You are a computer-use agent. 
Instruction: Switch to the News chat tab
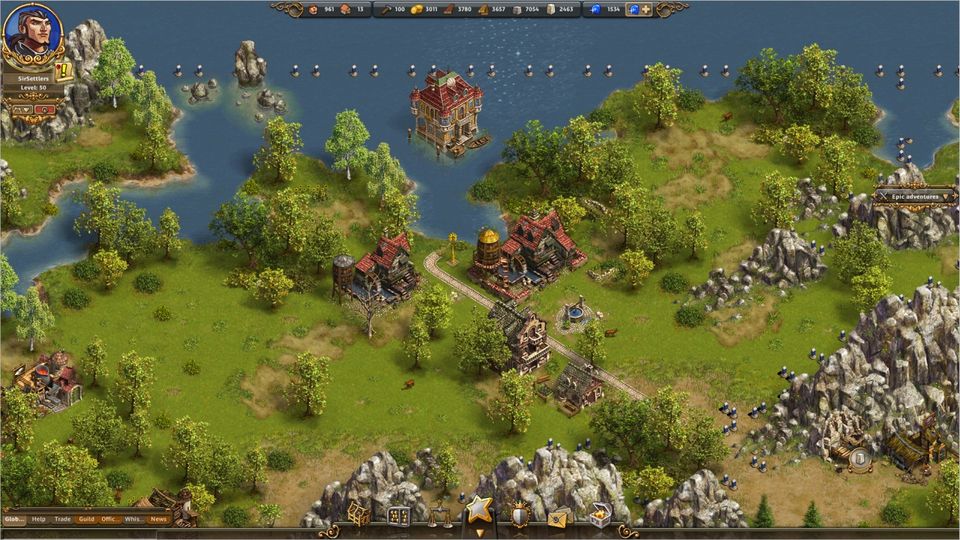pyautogui.click(x=158, y=519)
